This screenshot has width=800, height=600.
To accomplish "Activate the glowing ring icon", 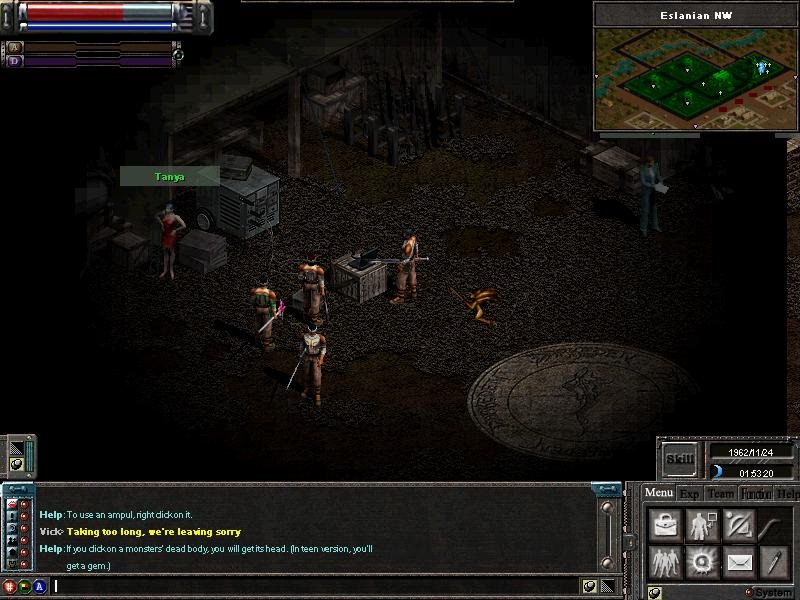I will 701,561.
